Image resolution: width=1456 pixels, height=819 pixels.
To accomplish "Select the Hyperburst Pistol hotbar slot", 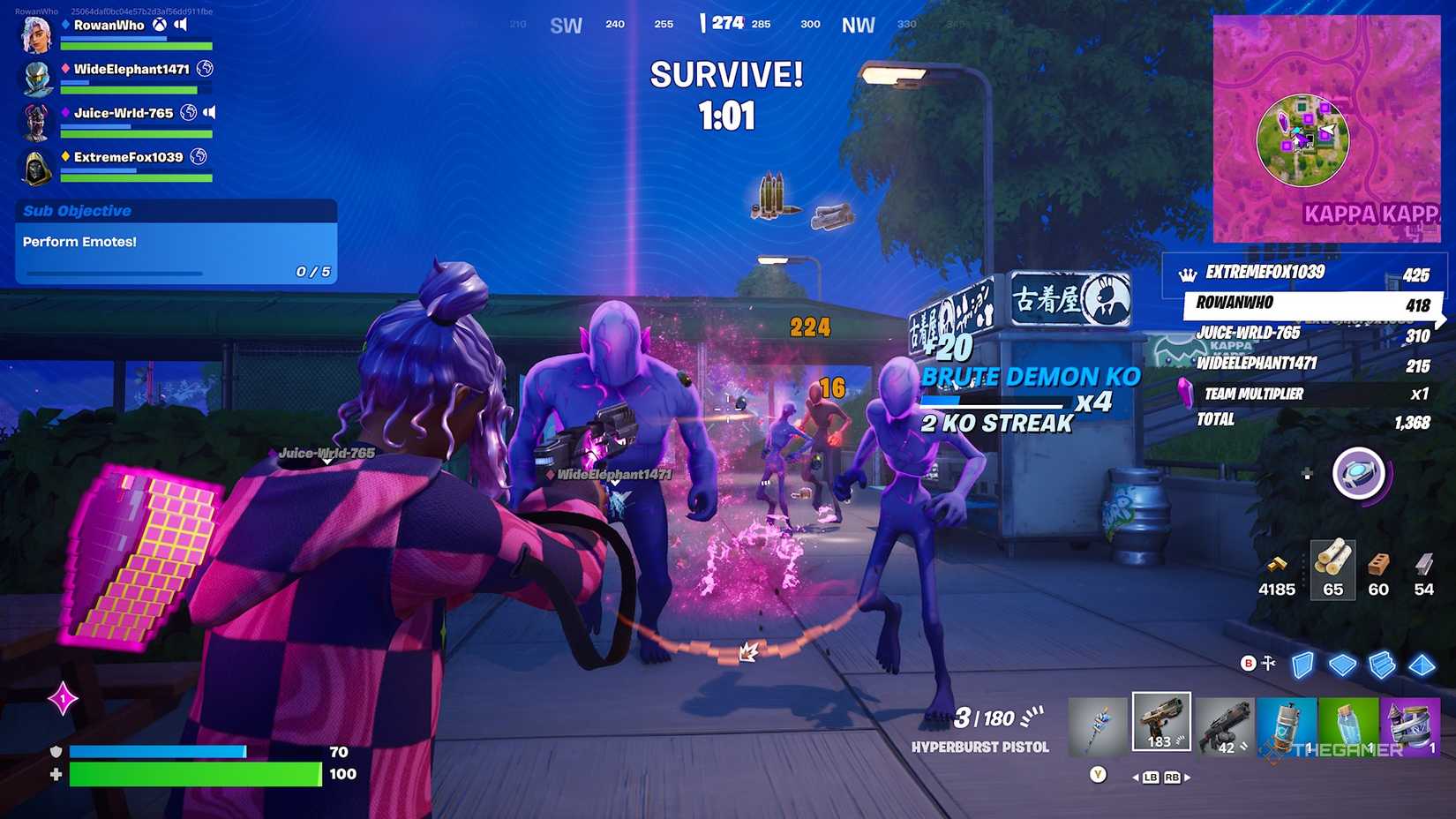I will point(1160,722).
